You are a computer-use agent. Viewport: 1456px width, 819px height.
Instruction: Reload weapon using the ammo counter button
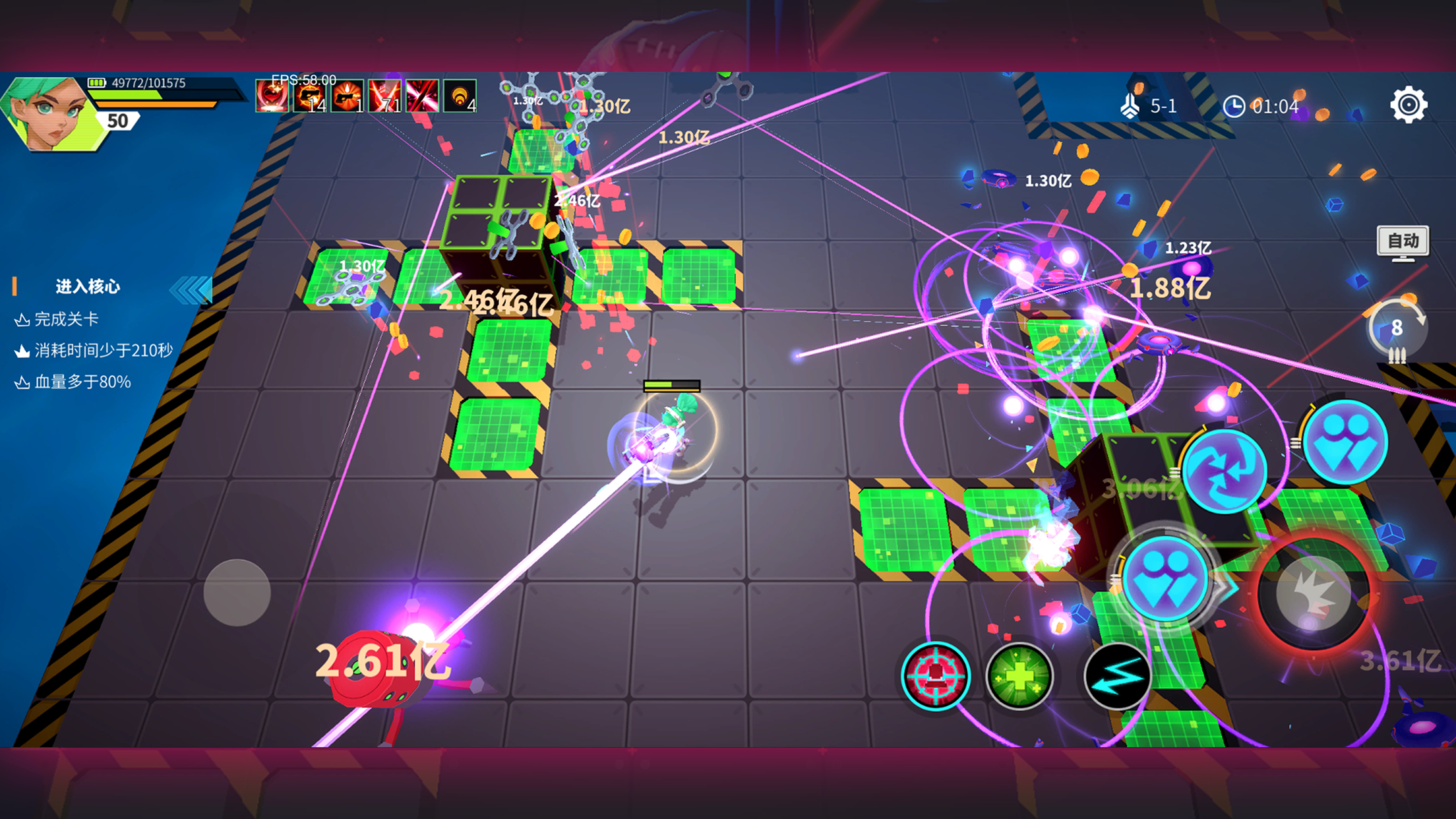point(1397,329)
